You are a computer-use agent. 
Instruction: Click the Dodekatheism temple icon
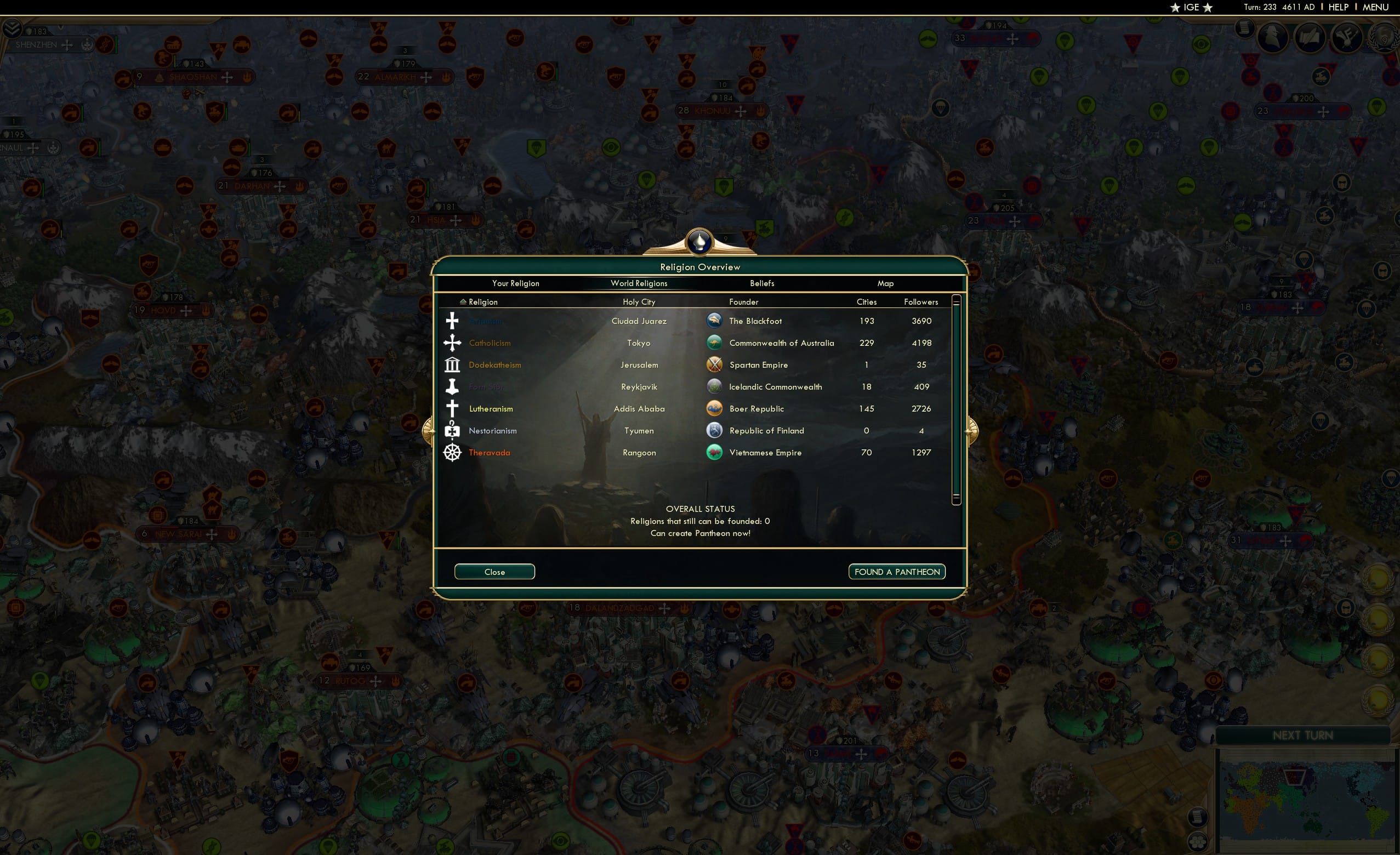click(x=452, y=364)
